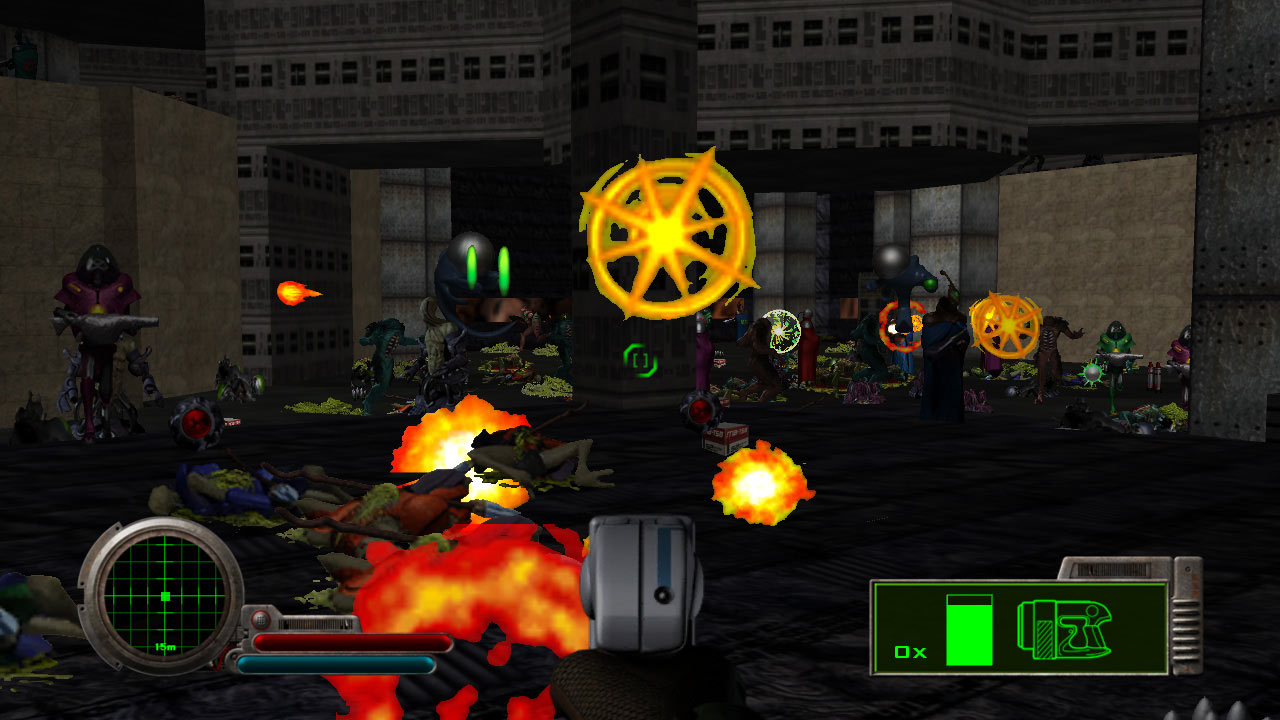
Task: Select the weapon icon in the green panel
Action: click(1066, 629)
